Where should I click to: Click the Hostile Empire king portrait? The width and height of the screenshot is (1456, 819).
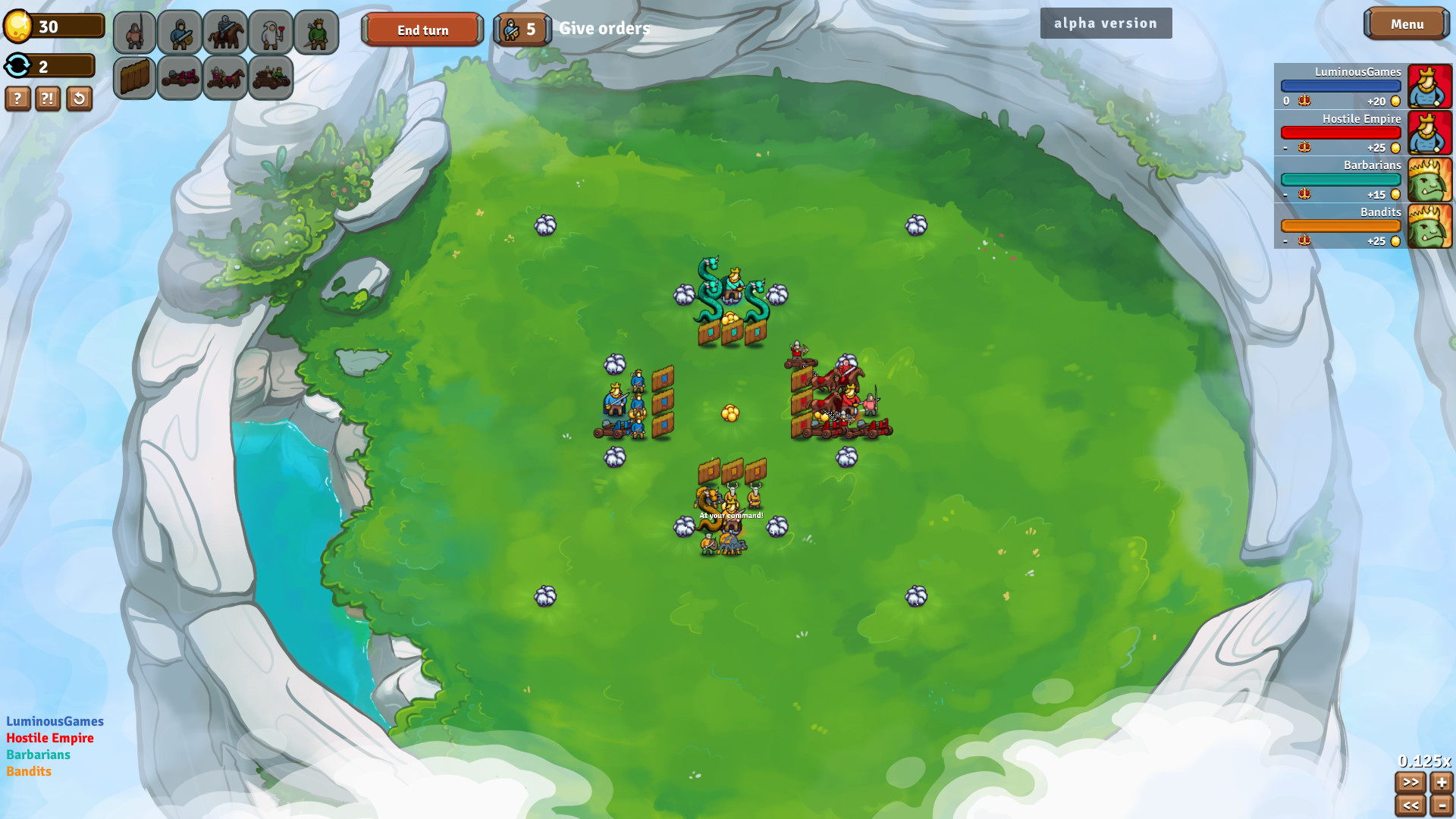pos(1430,133)
